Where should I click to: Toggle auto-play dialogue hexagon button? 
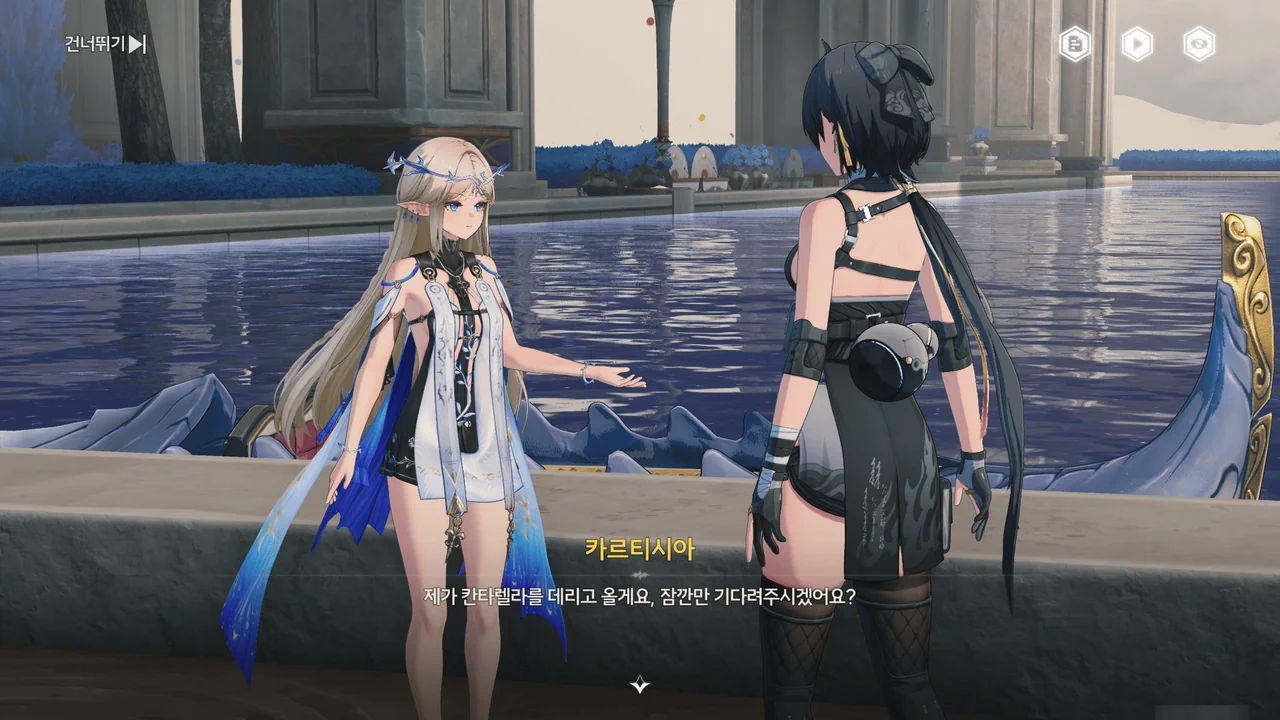point(1137,44)
